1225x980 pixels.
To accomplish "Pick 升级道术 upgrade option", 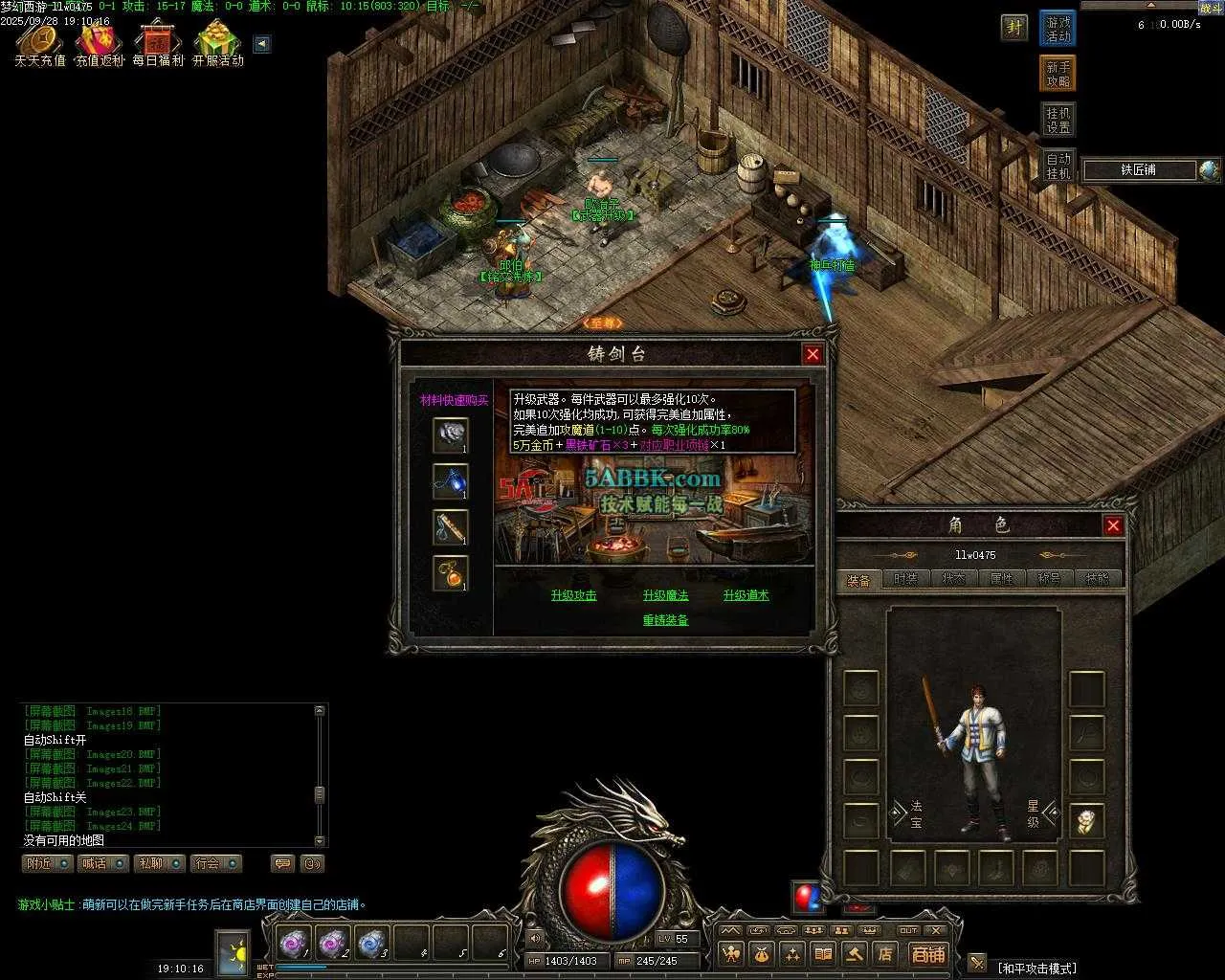I will tap(746, 595).
